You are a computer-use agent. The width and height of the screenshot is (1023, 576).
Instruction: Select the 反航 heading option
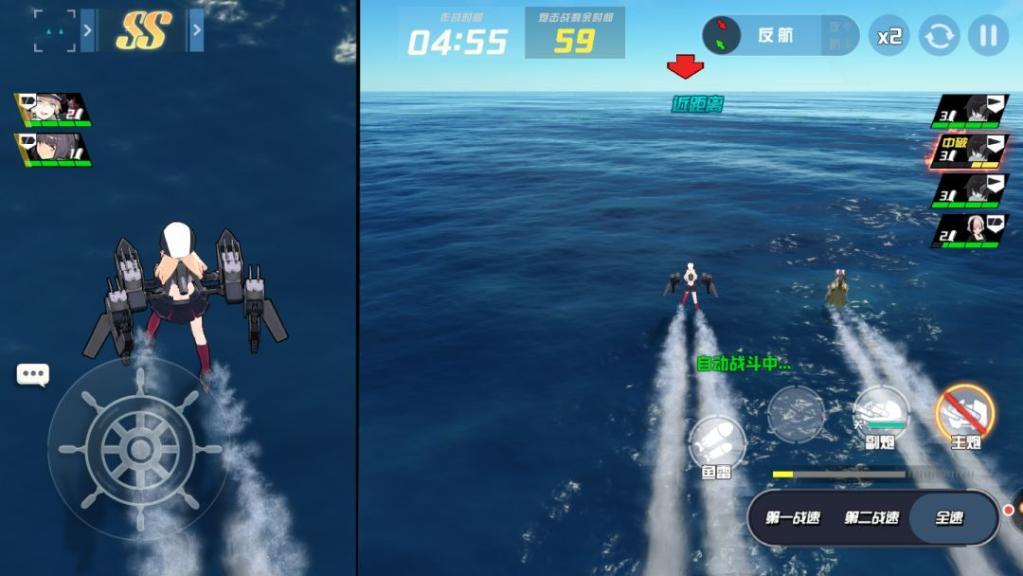pos(775,35)
